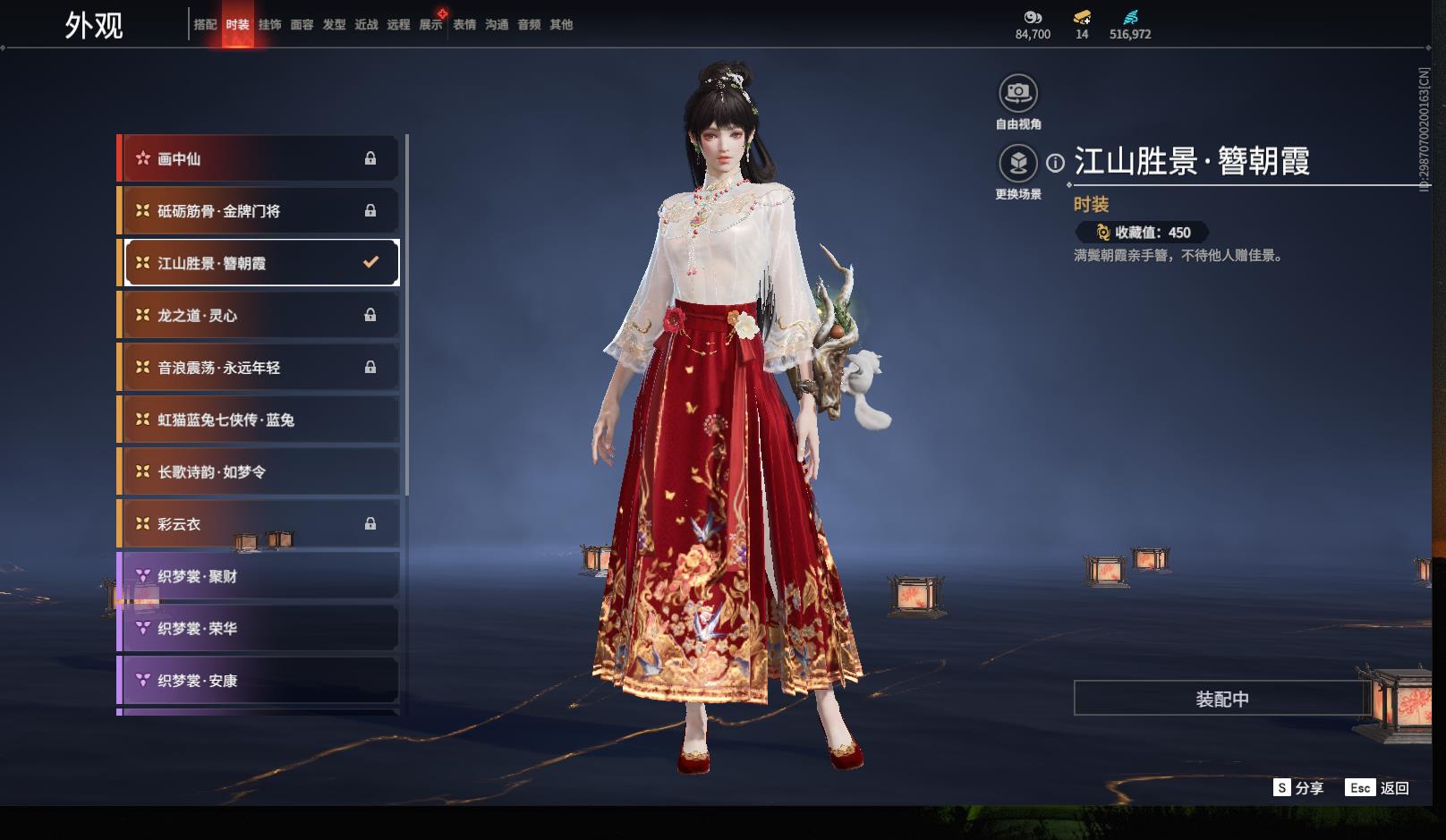Image resolution: width=1446 pixels, height=840 pixels.
Task: Switch to the 表情 emotes tab
Action: (464, 25)
